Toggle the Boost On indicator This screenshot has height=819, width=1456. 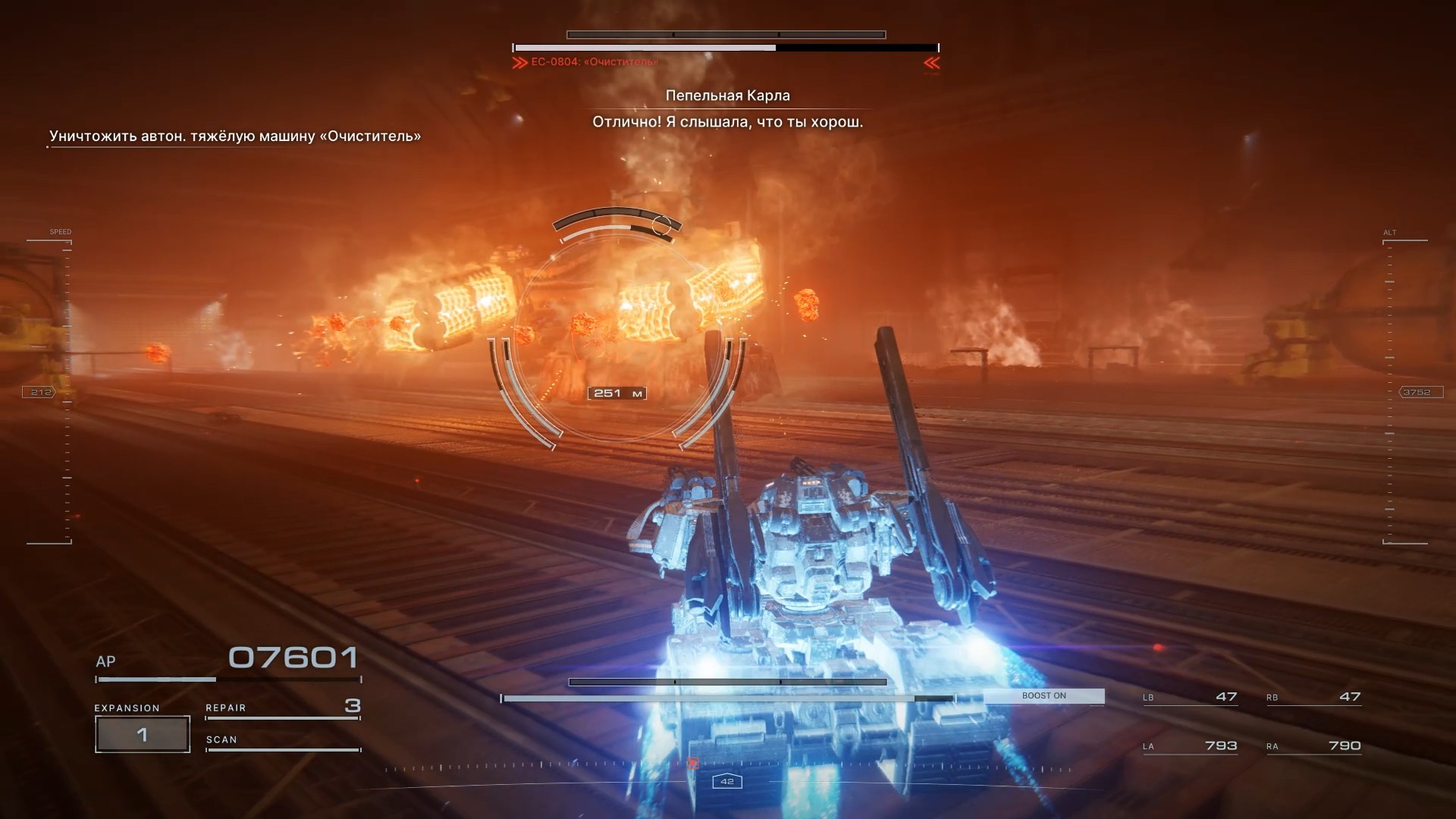(1043, 696)
